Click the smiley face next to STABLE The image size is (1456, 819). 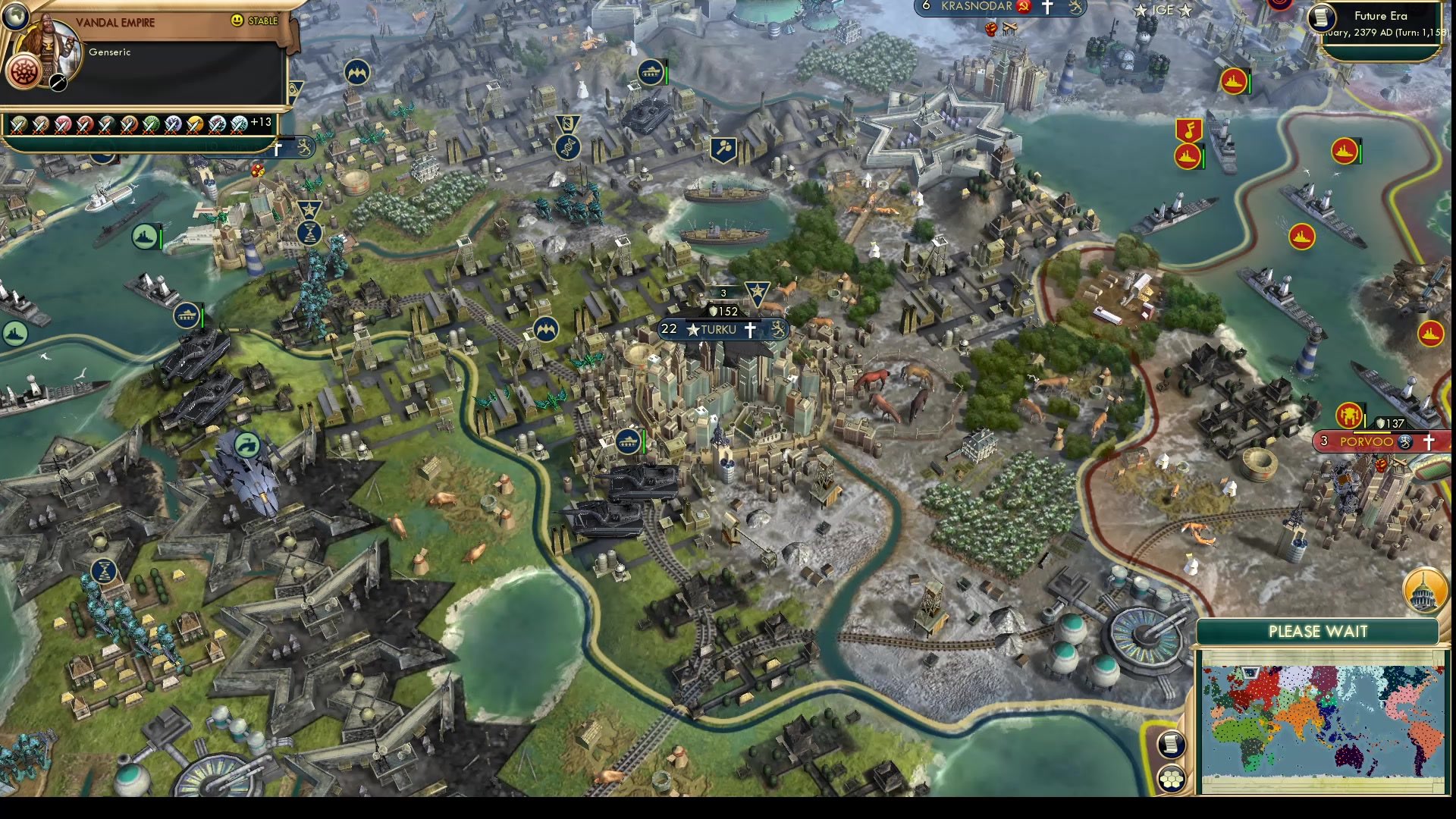tap(237, 20)
